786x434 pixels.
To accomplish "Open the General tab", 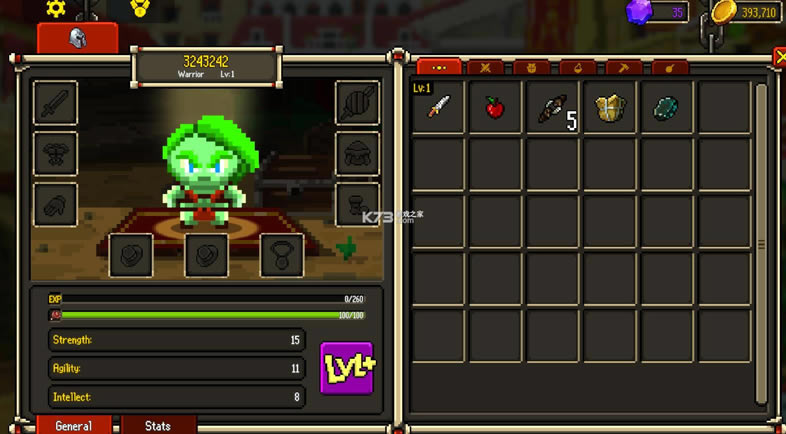I will (74, 425).
